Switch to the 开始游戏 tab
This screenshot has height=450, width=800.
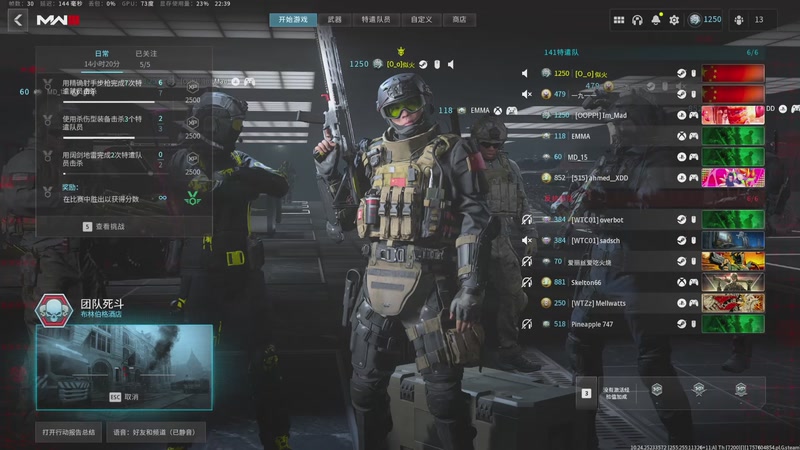293,19
